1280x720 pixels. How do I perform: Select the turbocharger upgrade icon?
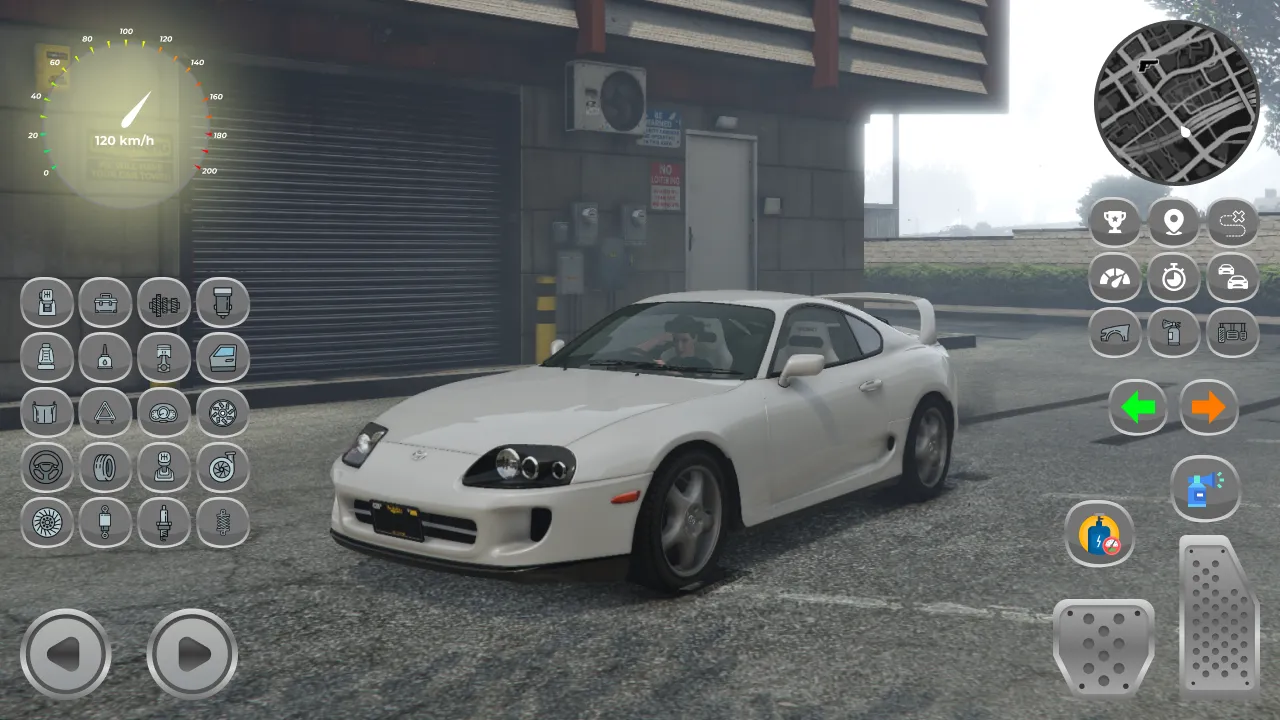tap(223, 469)
